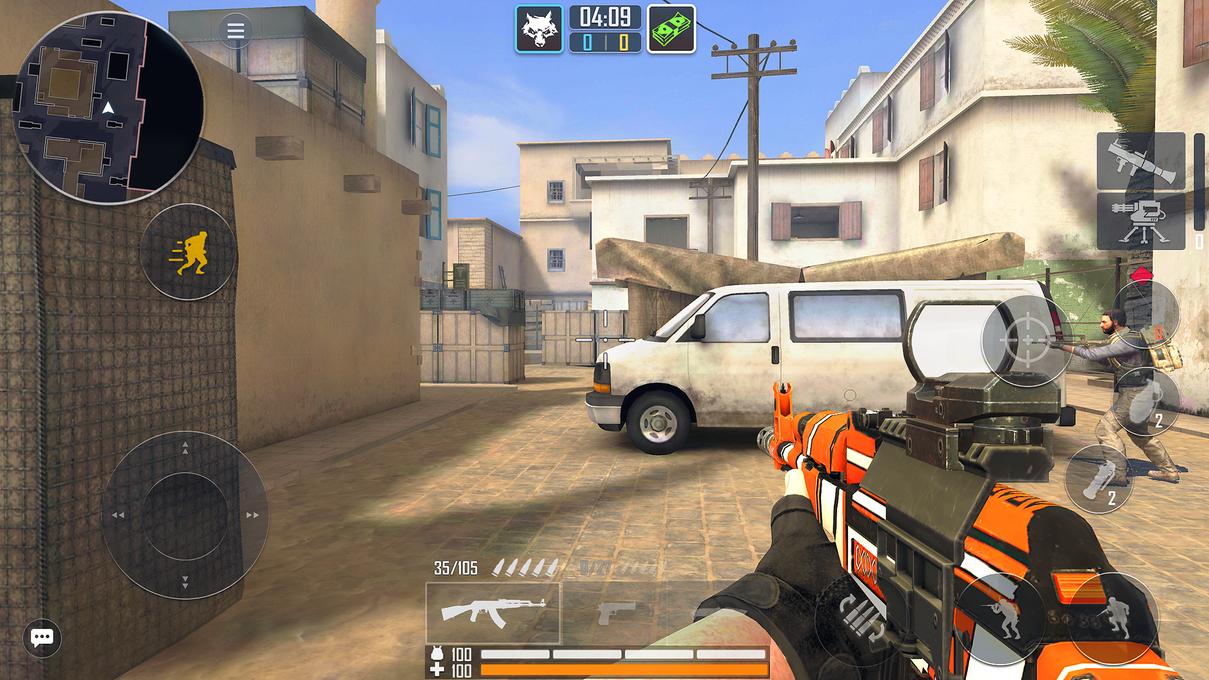Open the hamburger menu button
The height and width of the screenshot is (680, 1209).
pyautogui.click(x=235, y=31)
